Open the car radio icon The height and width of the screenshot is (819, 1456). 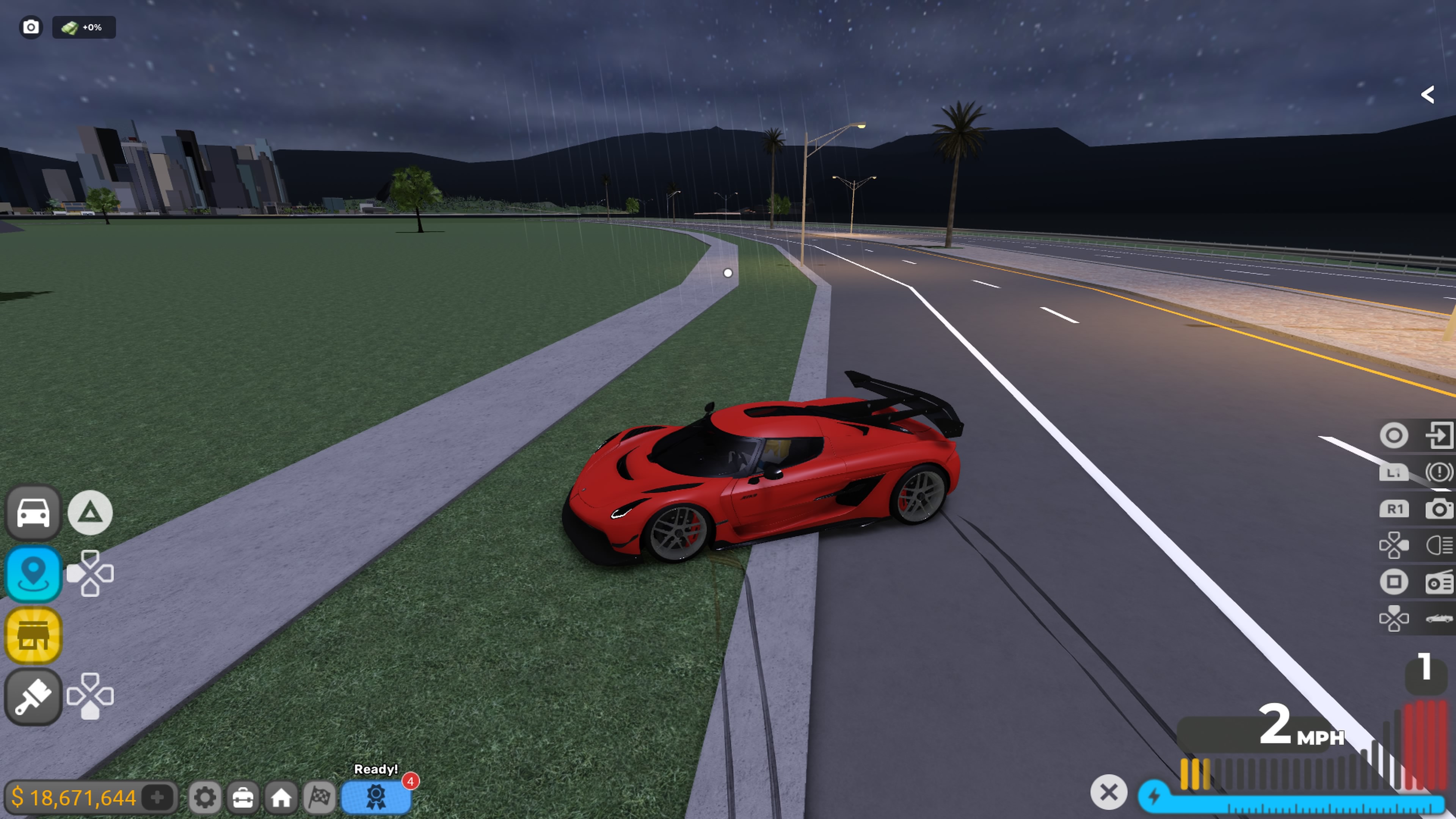click(1439, 582)
